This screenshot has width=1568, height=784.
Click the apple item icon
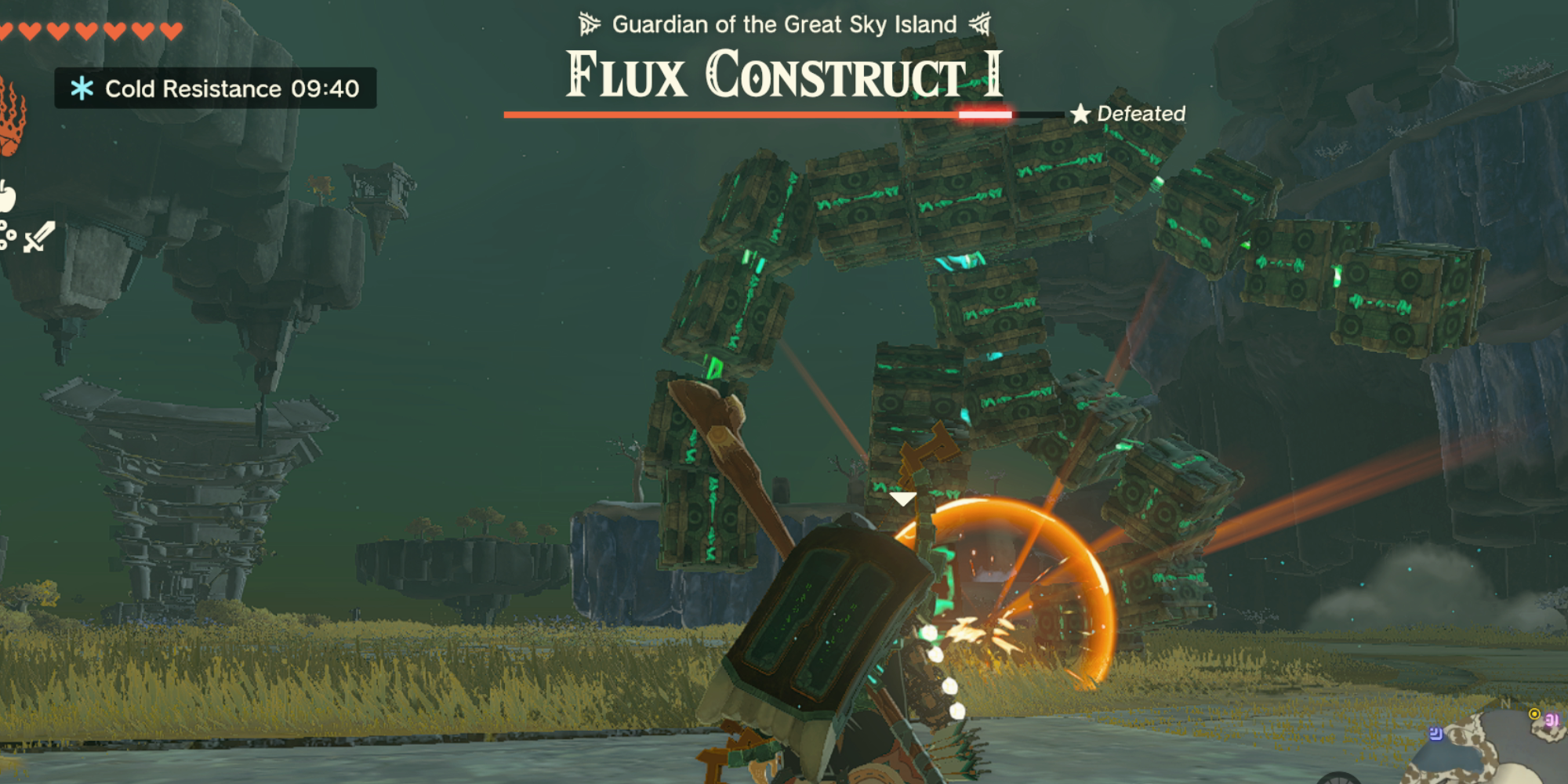coord(7,196)
